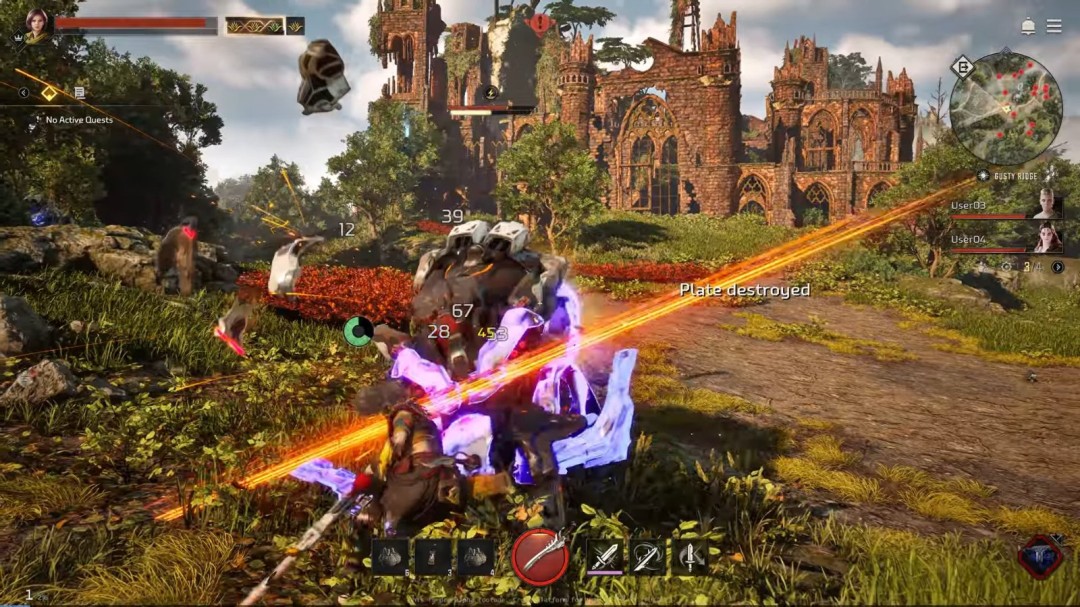Click the exit arrow icon beside the minimap
The height and width of the screenshot is (607, 1080).
pyautogui.click(x=962, y=67)
